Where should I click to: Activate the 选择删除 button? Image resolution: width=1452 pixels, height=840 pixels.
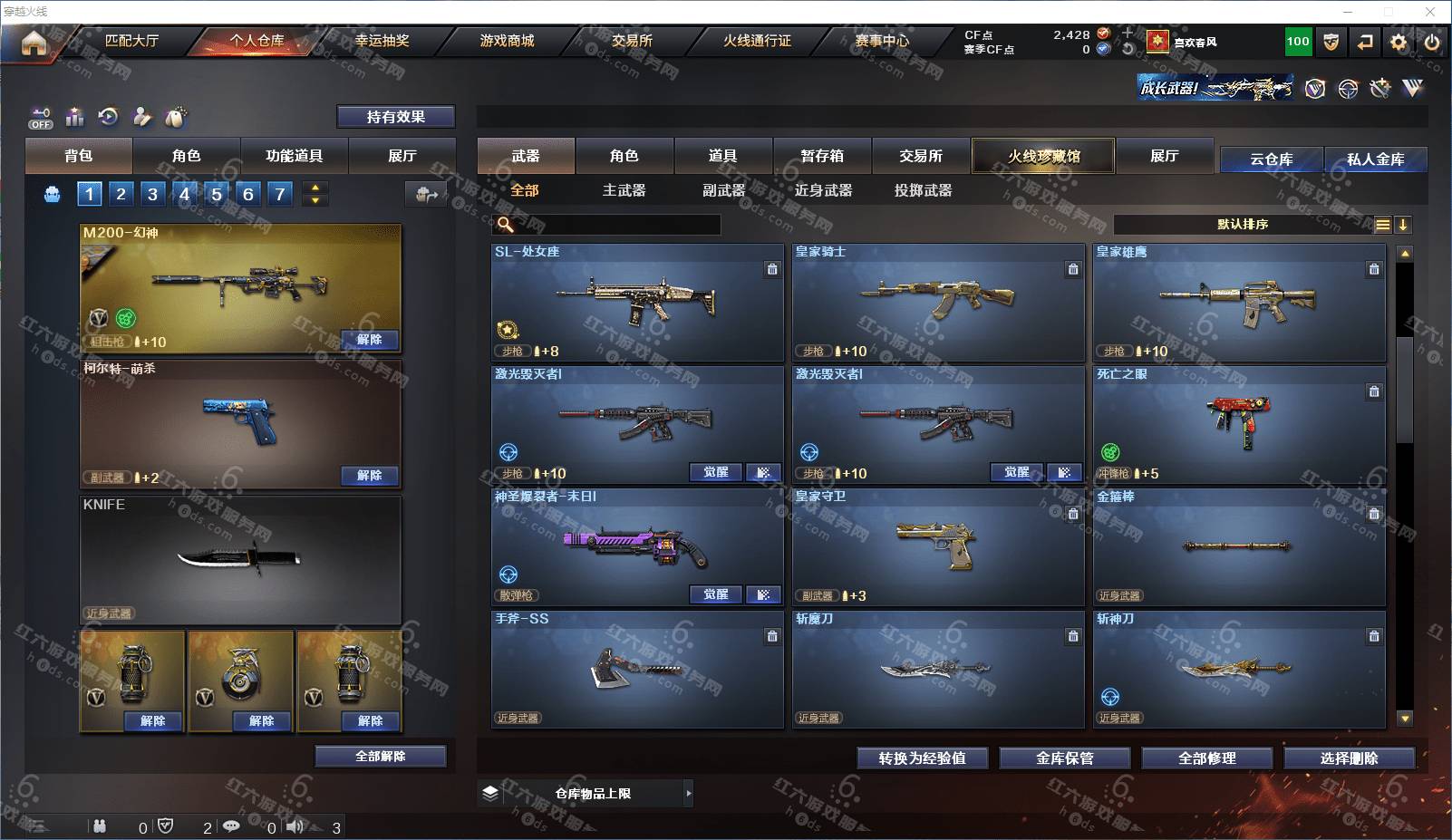coord(1349,758)
